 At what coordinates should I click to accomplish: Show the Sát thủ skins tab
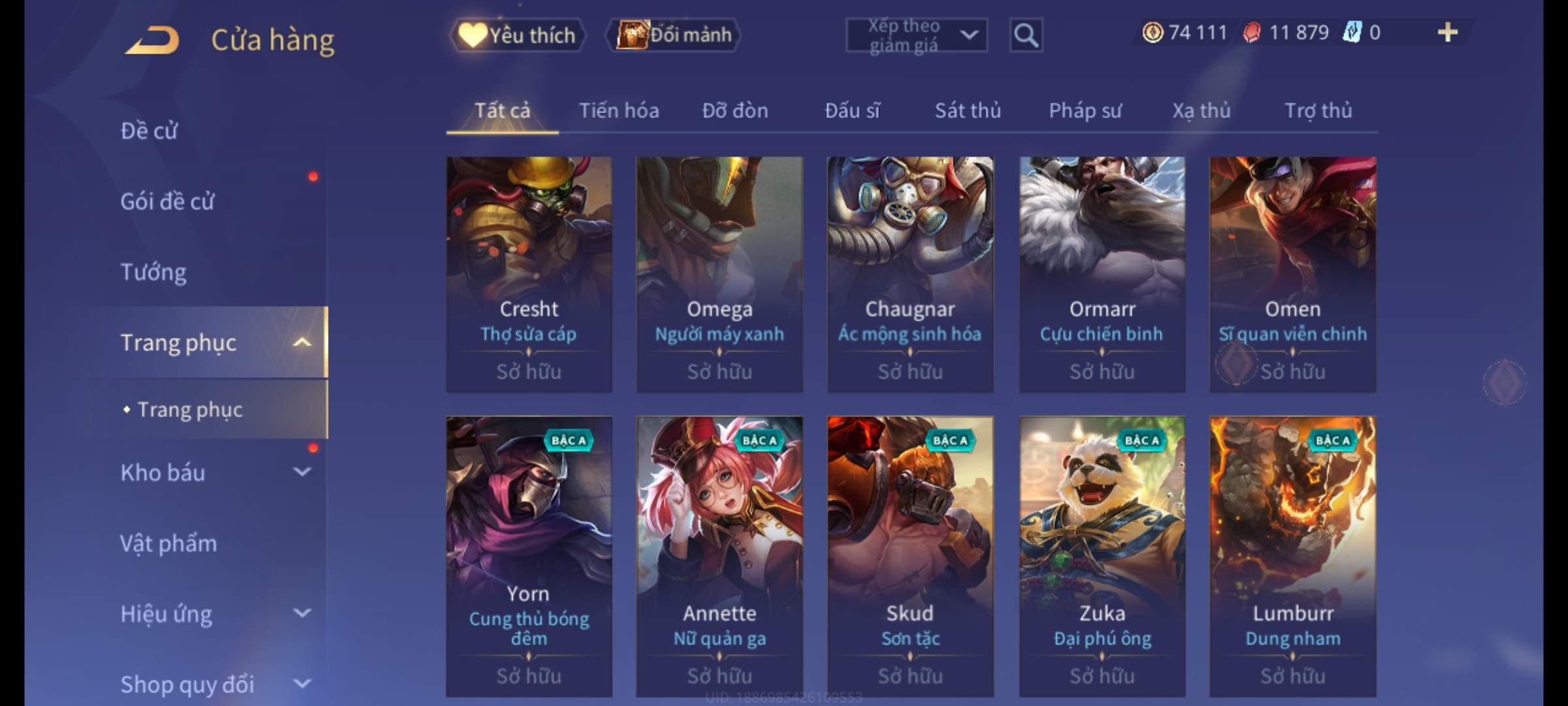point(968,111)
